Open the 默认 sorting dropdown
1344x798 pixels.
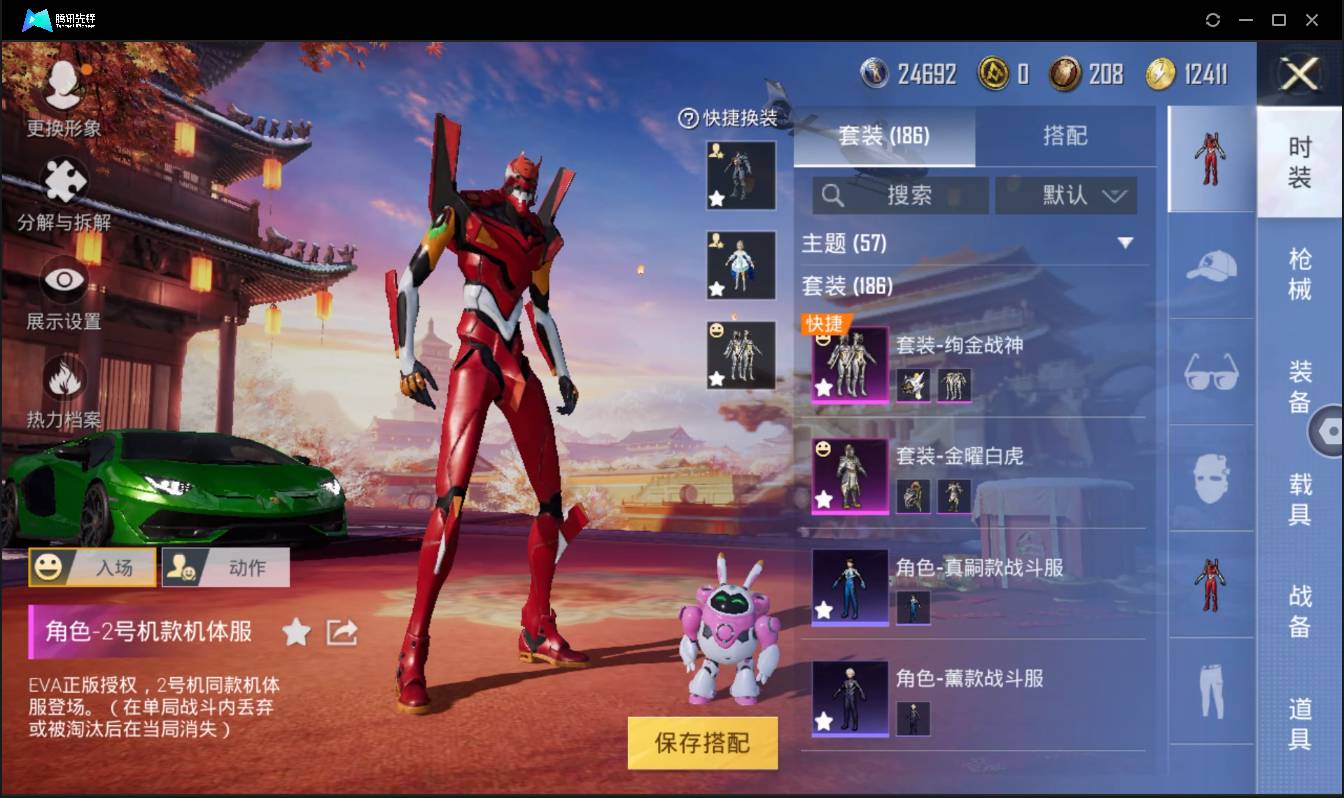click(x=1066, y=195)
